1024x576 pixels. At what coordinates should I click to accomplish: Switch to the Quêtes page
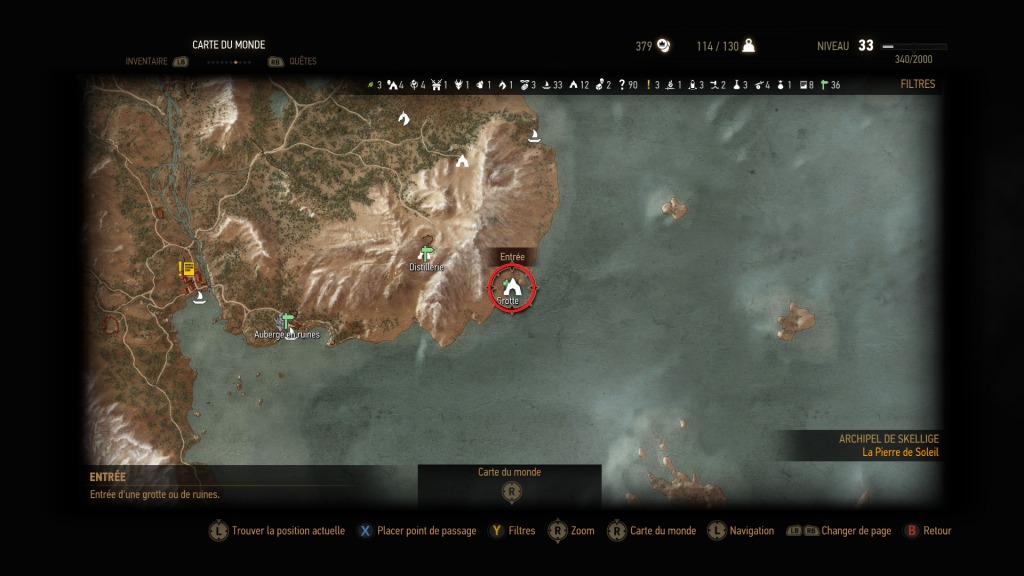(x=302, y=61)
